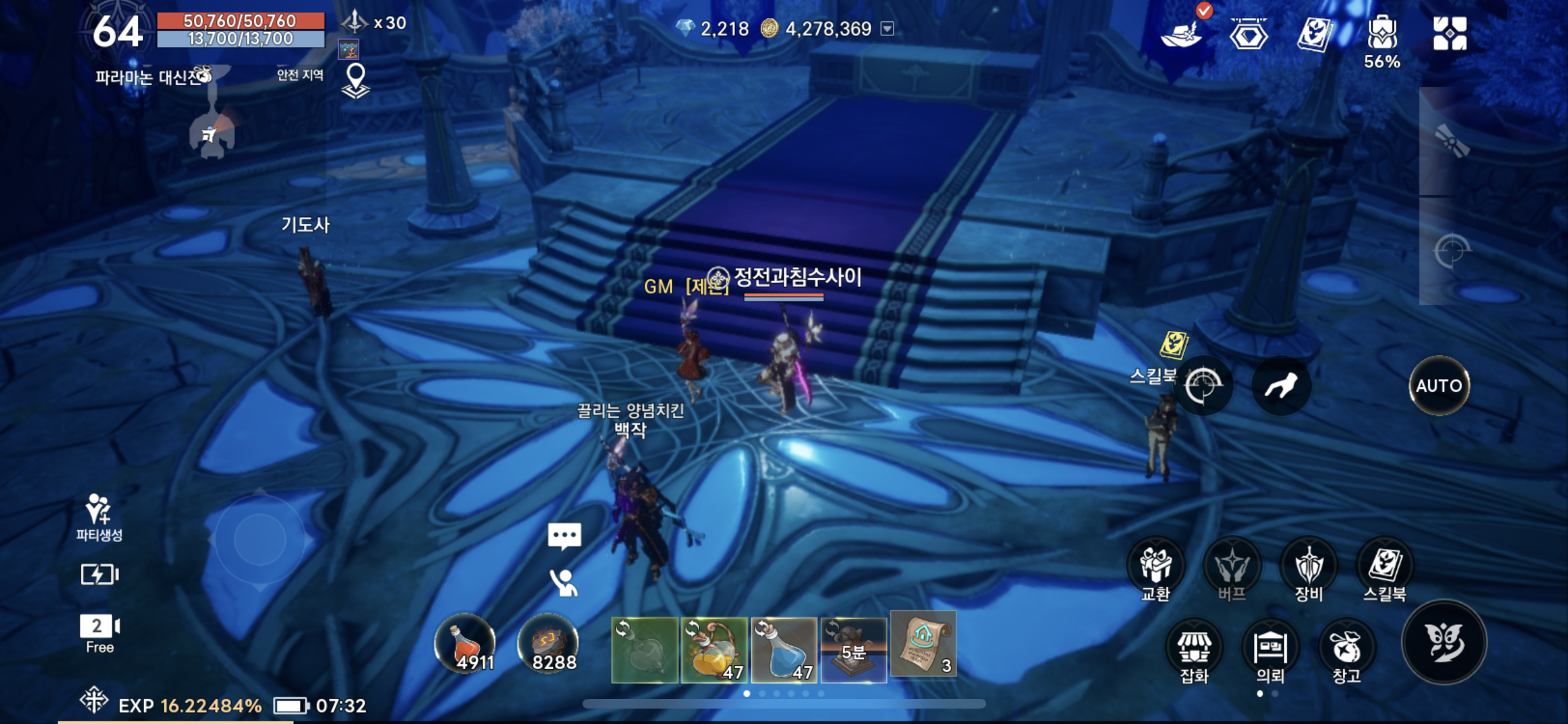
Task: Visit the 잡화 general store
Action: point(1194,649)
